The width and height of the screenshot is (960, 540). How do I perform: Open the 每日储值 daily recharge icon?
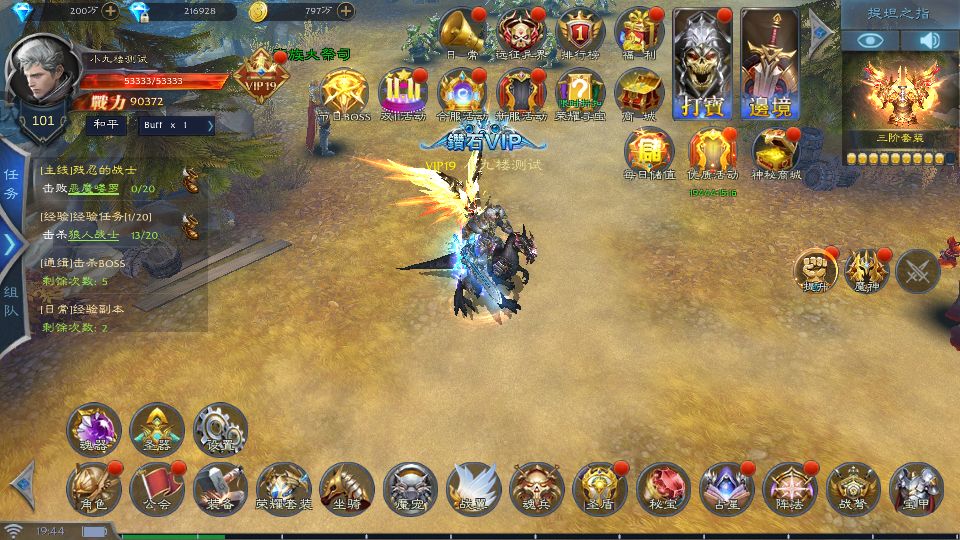[649, 153]
